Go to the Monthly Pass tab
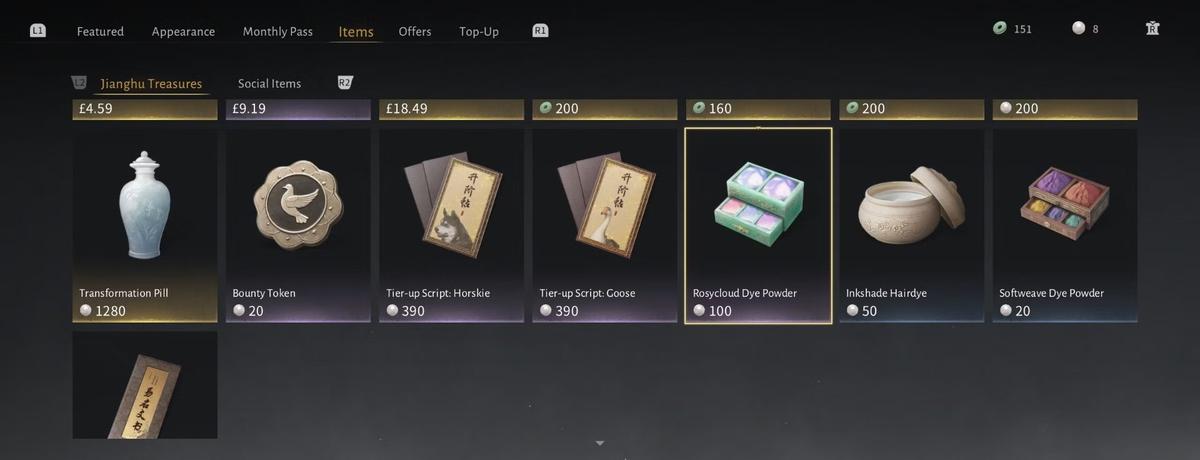The width and height of the screenshot is (1200, 460). pos(277,31)
